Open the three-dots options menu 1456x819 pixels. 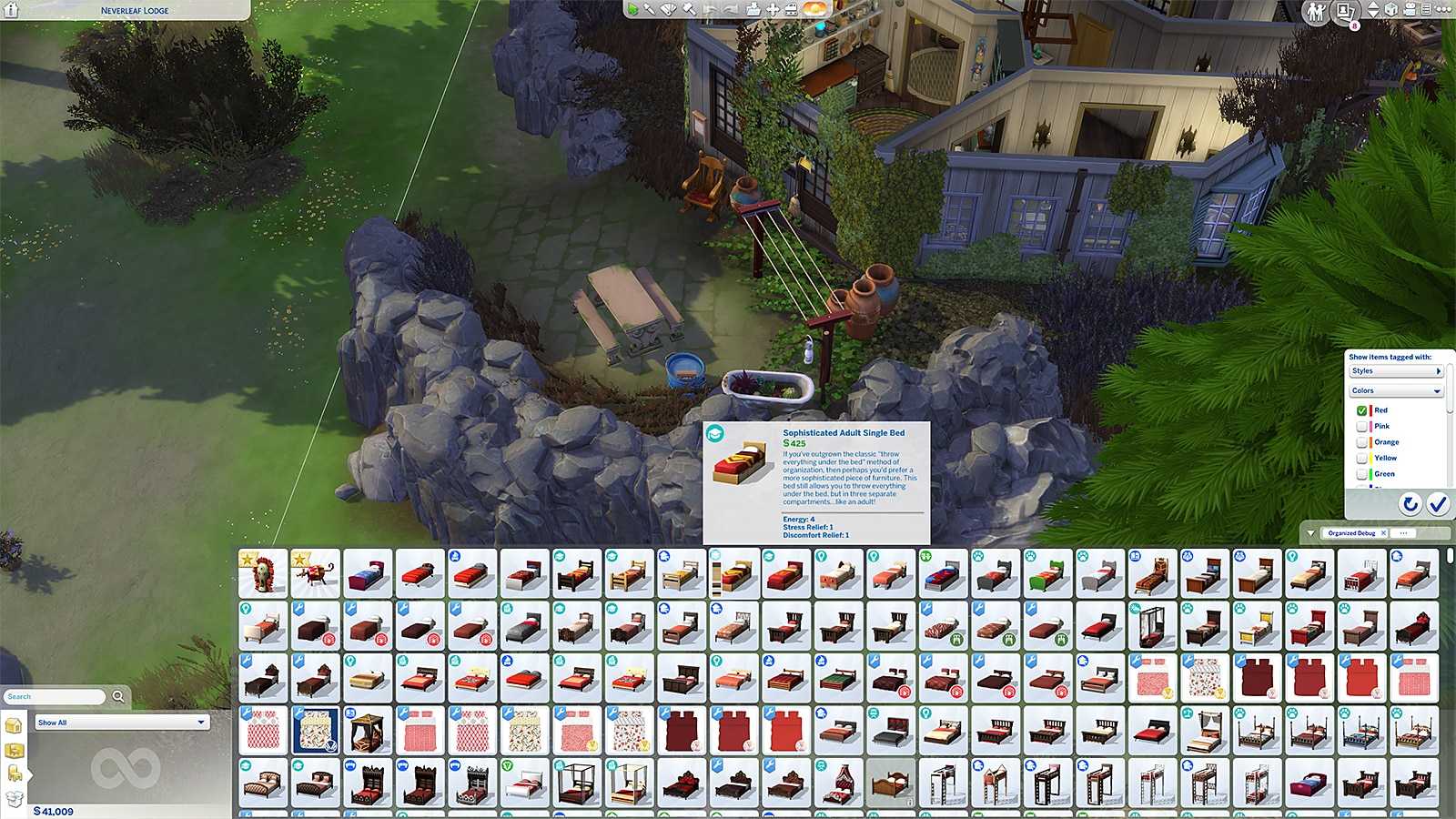point(1443,9)
